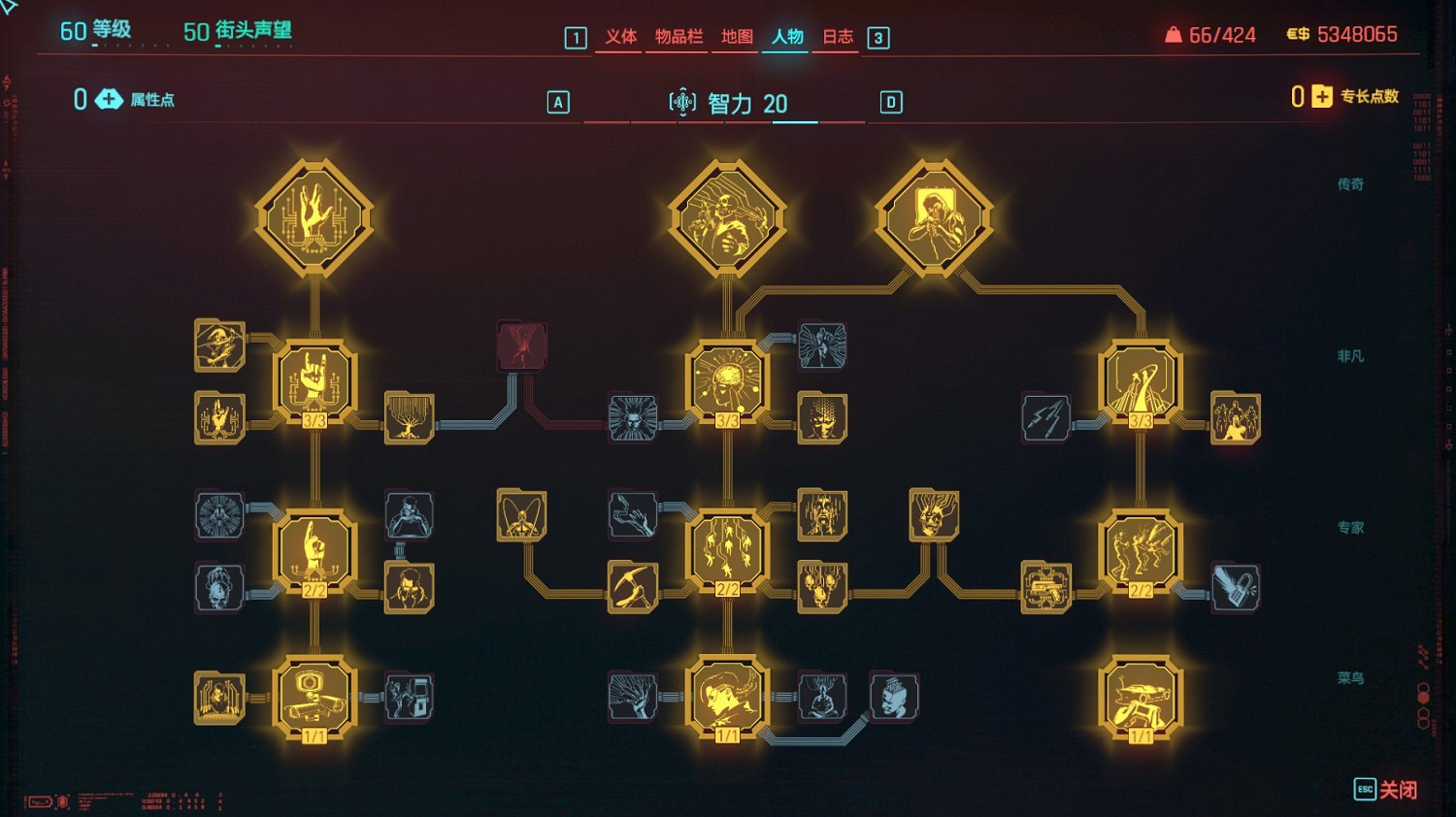Click the D arrow to view the next attribute
The height and width of the screenshot is (817, 1456).
tap(890, 101)
